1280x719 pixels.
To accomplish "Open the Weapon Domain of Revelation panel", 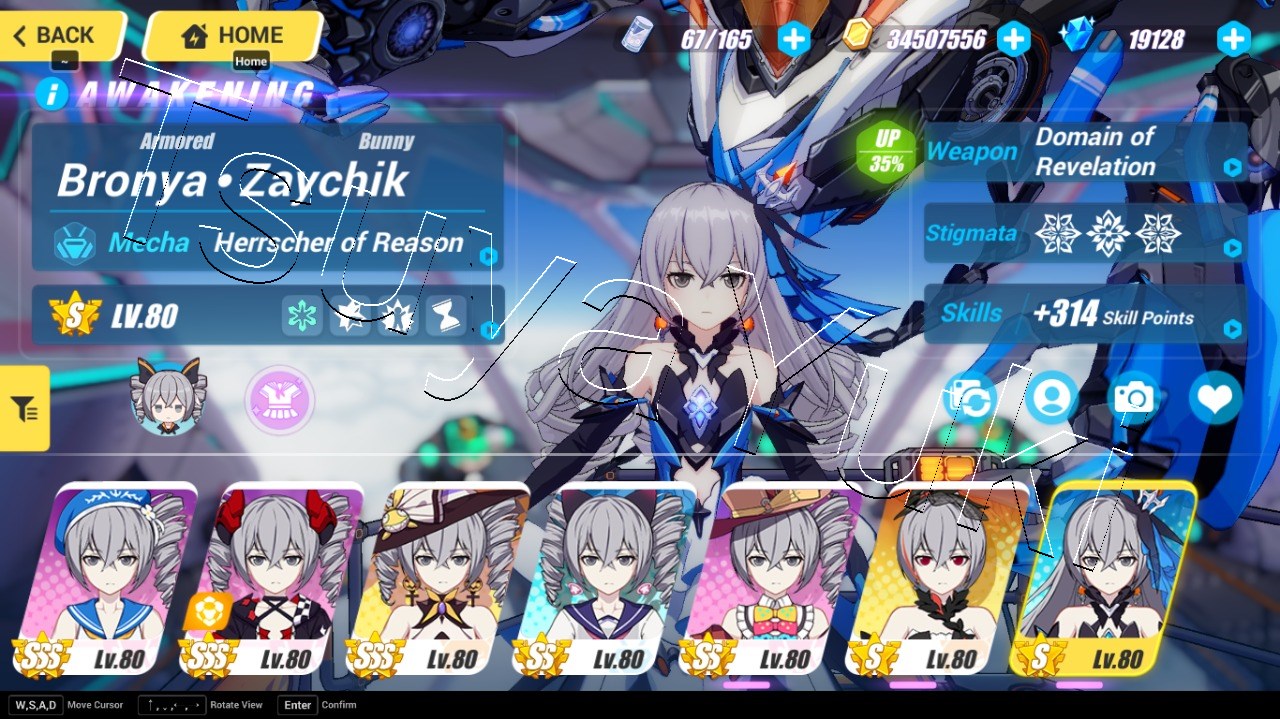I will click(1085, 152).
